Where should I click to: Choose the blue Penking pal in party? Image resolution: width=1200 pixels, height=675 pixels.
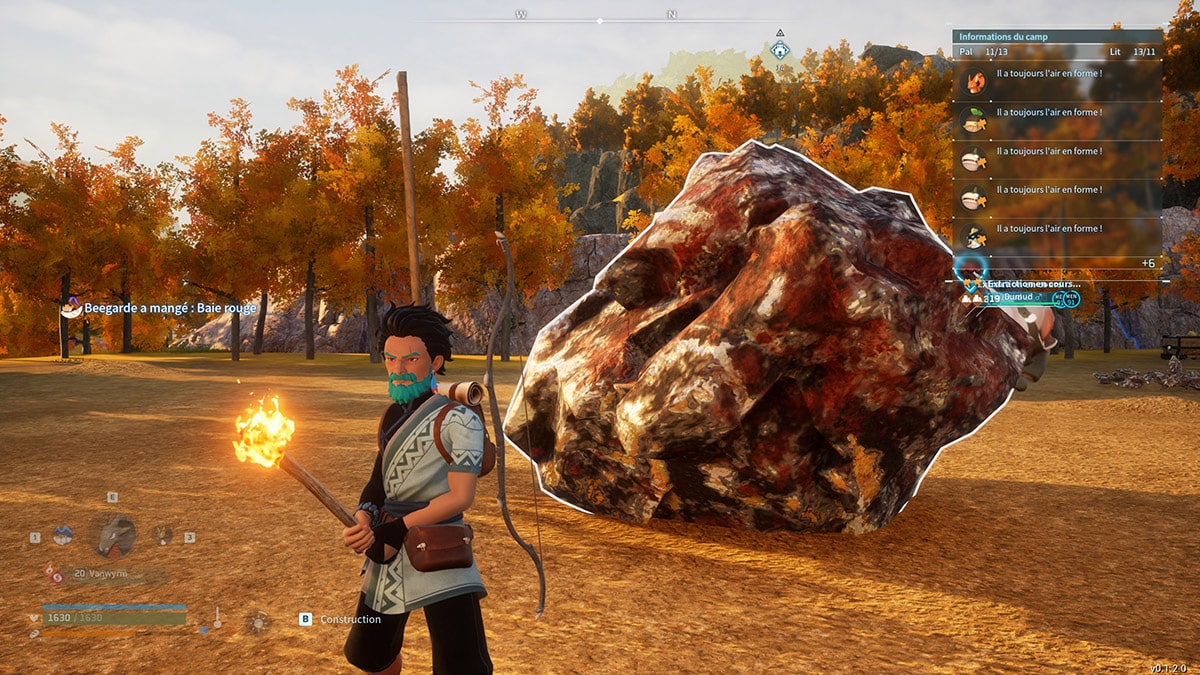click(x=63, y=536)
